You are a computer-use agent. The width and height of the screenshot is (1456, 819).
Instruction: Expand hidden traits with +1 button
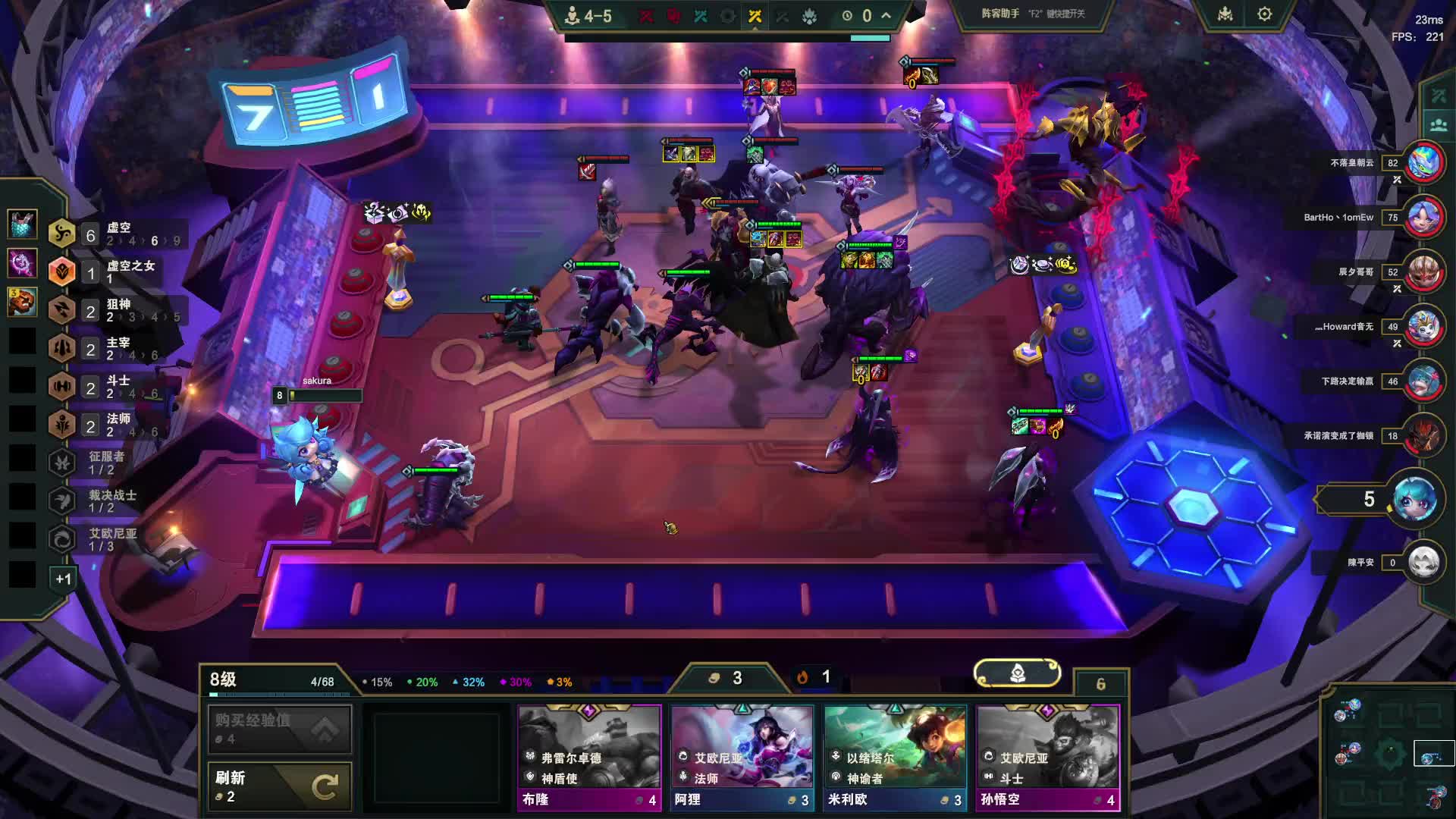(63, 579)
